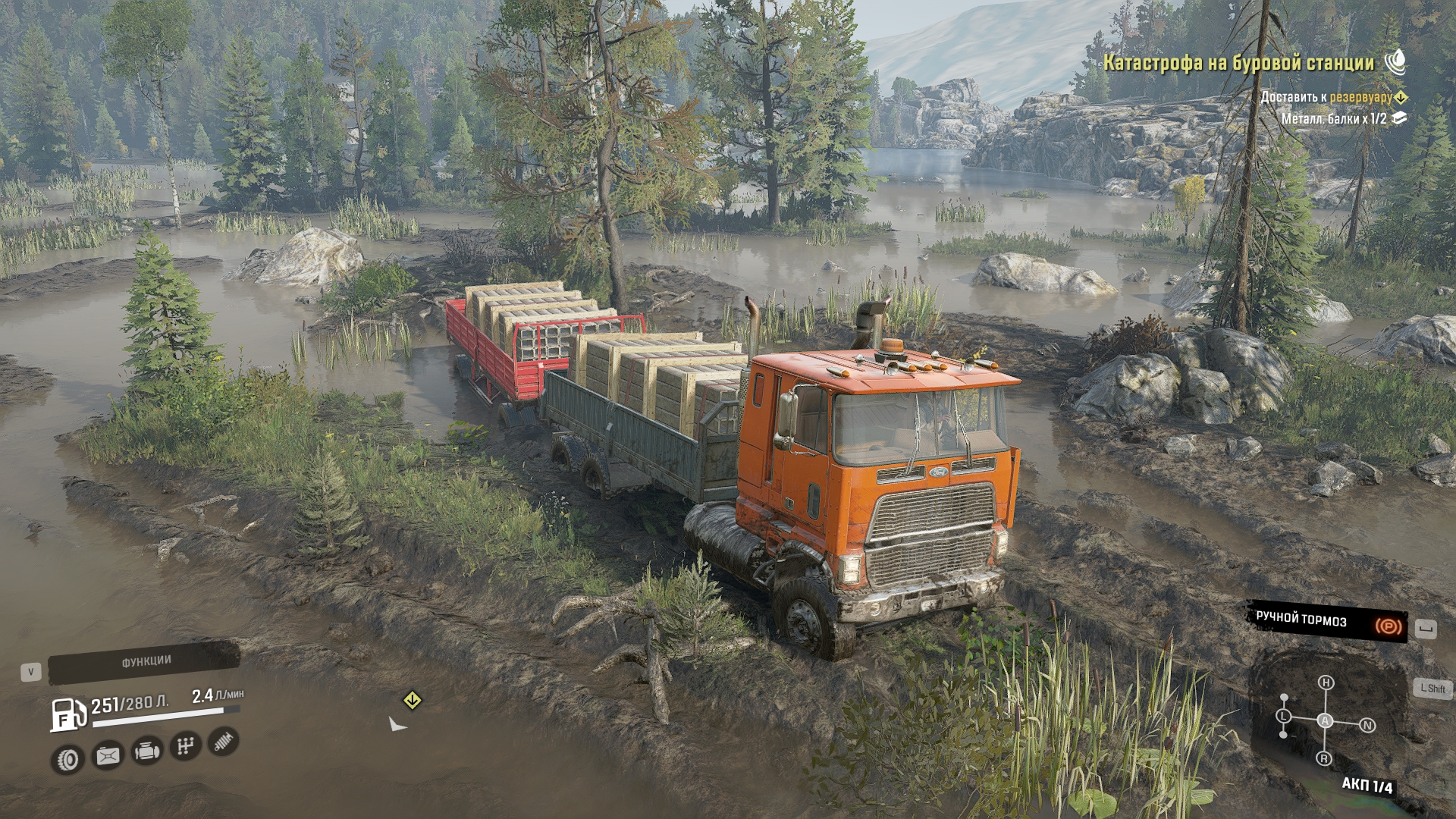
Task: Click the wheel status icon
Action: pos(68,759)
